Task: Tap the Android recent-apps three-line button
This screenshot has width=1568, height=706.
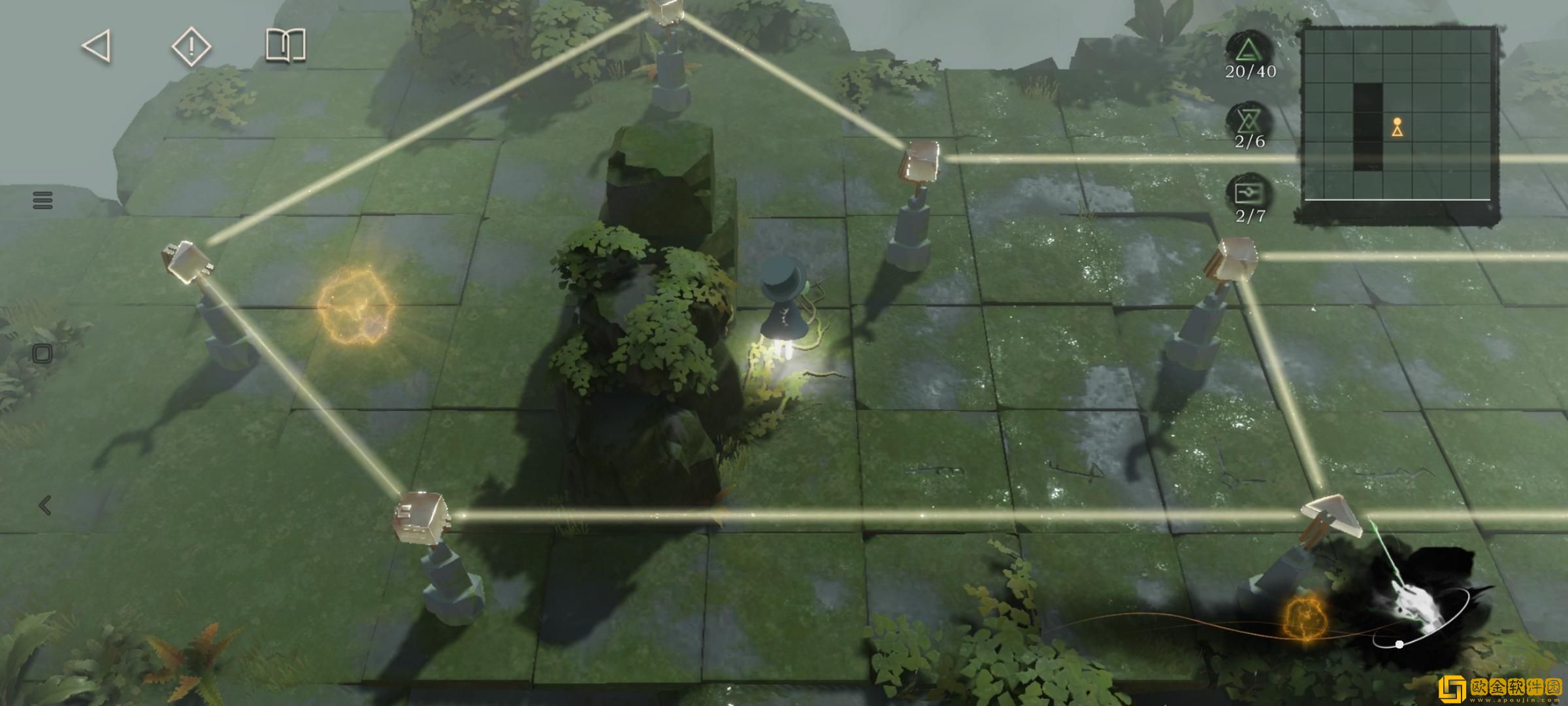Action: click(42, 200)
